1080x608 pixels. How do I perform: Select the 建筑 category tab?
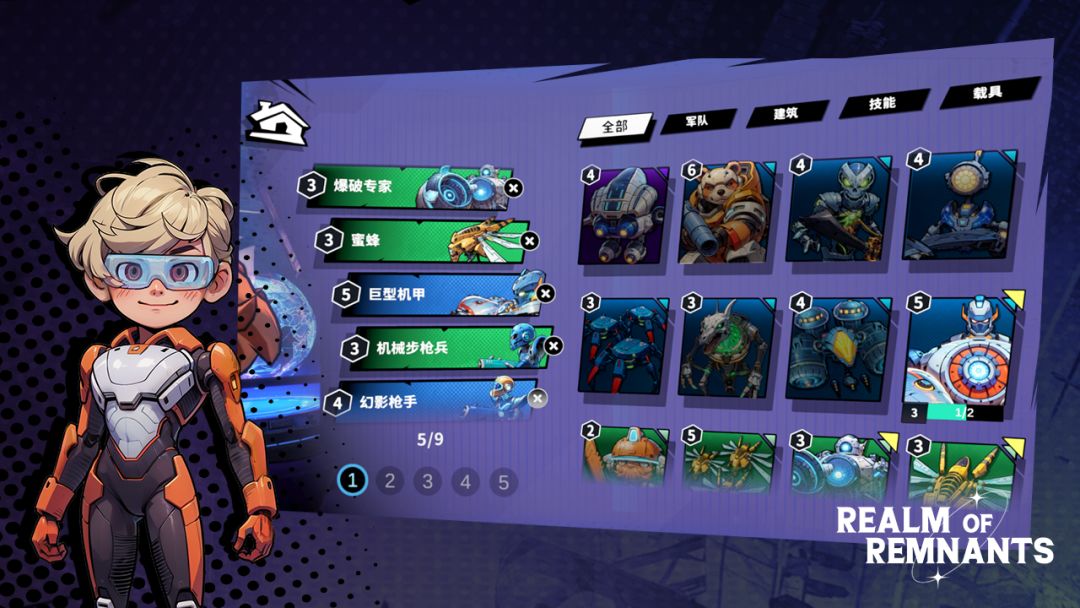coord(786,114)
